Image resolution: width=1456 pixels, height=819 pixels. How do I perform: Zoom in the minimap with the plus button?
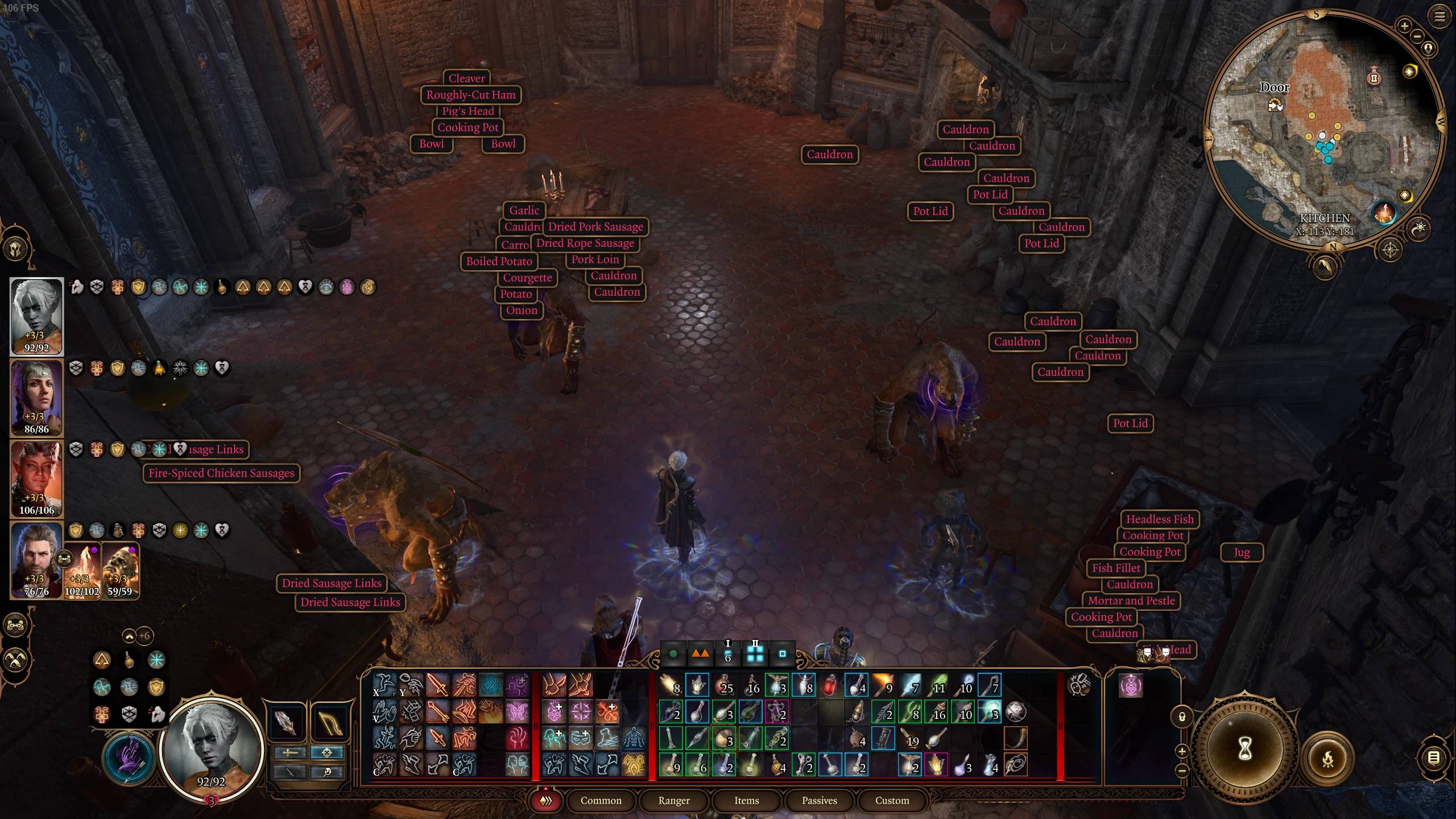[x=1404, y=26]
